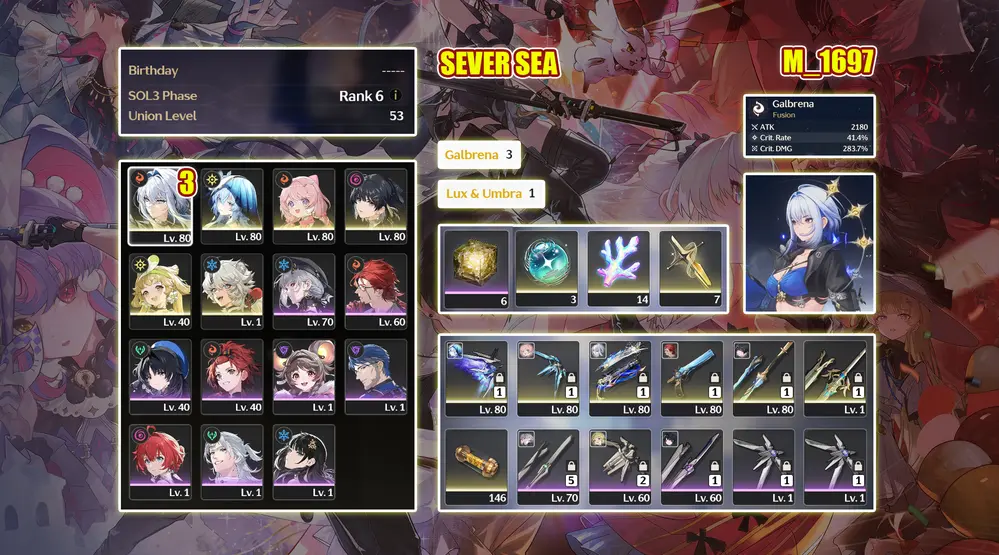Choose the black-haired Glacio character with gold hairpin
Viewport: 999px width, 555px height.
(304, 462)
